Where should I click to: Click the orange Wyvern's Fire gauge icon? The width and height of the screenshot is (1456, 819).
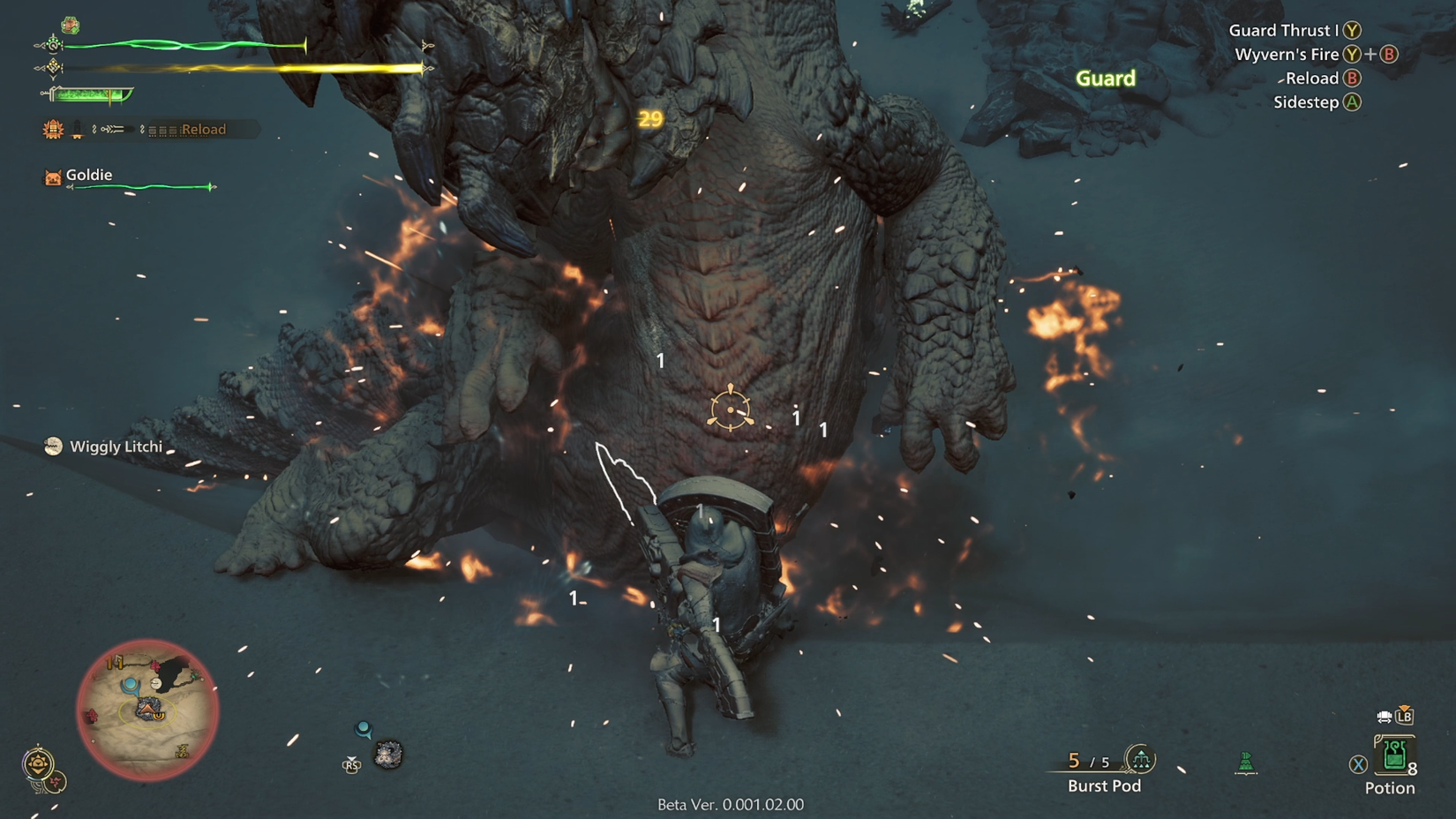(53, 130)
